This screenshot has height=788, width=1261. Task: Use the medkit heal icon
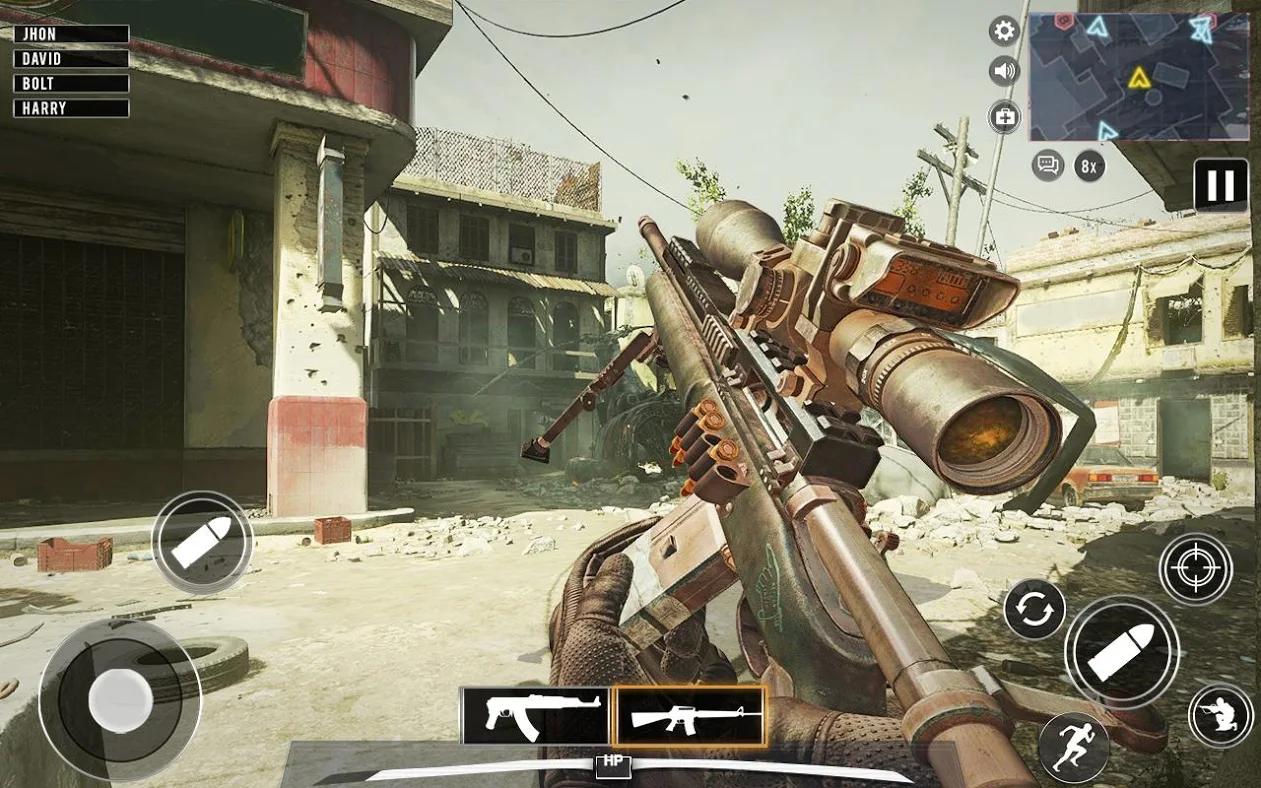pyautogui.click(x=1004, y=117)
